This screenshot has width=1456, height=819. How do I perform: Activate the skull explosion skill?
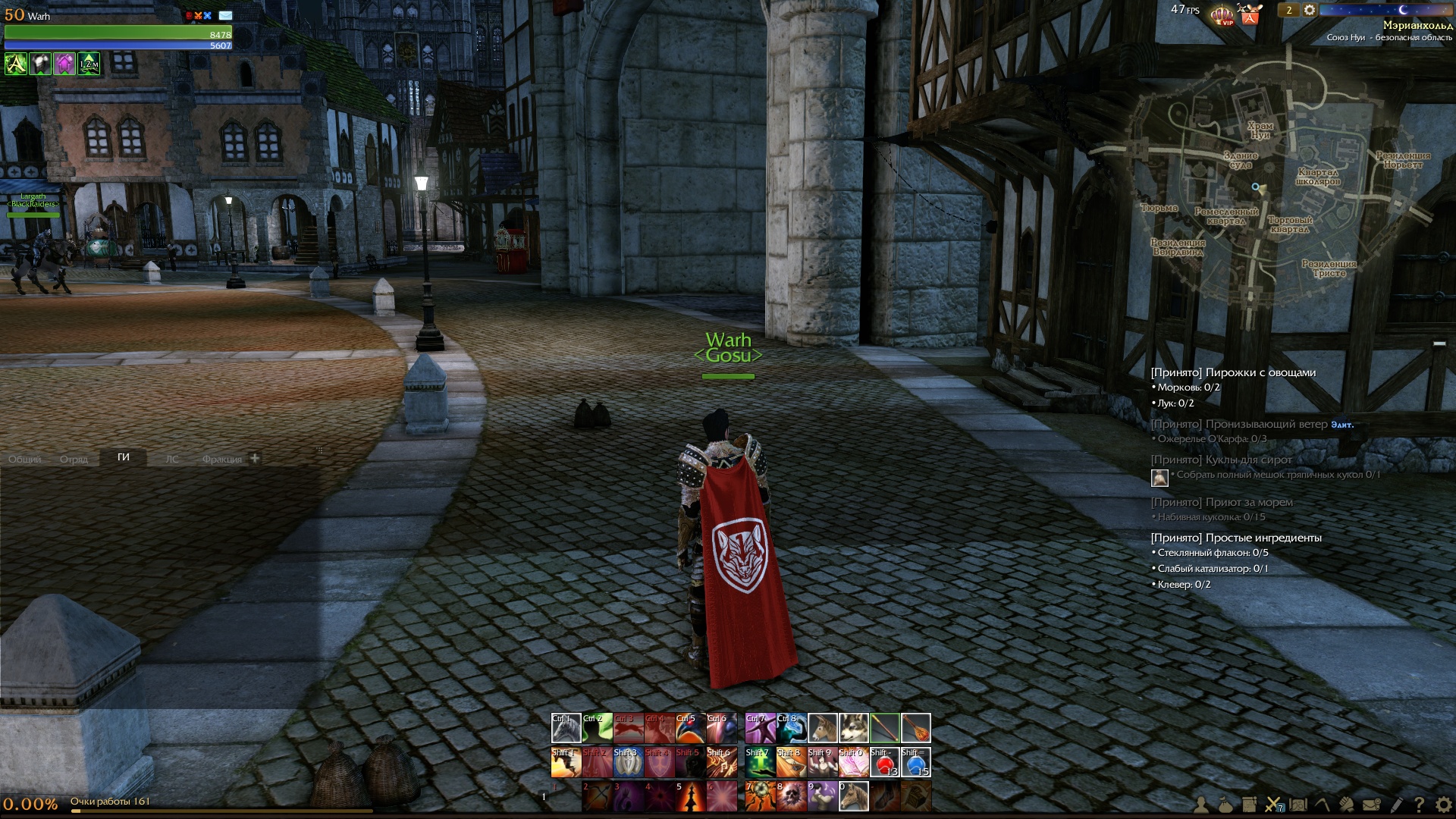pyautogui.click(x=792, y=796)
